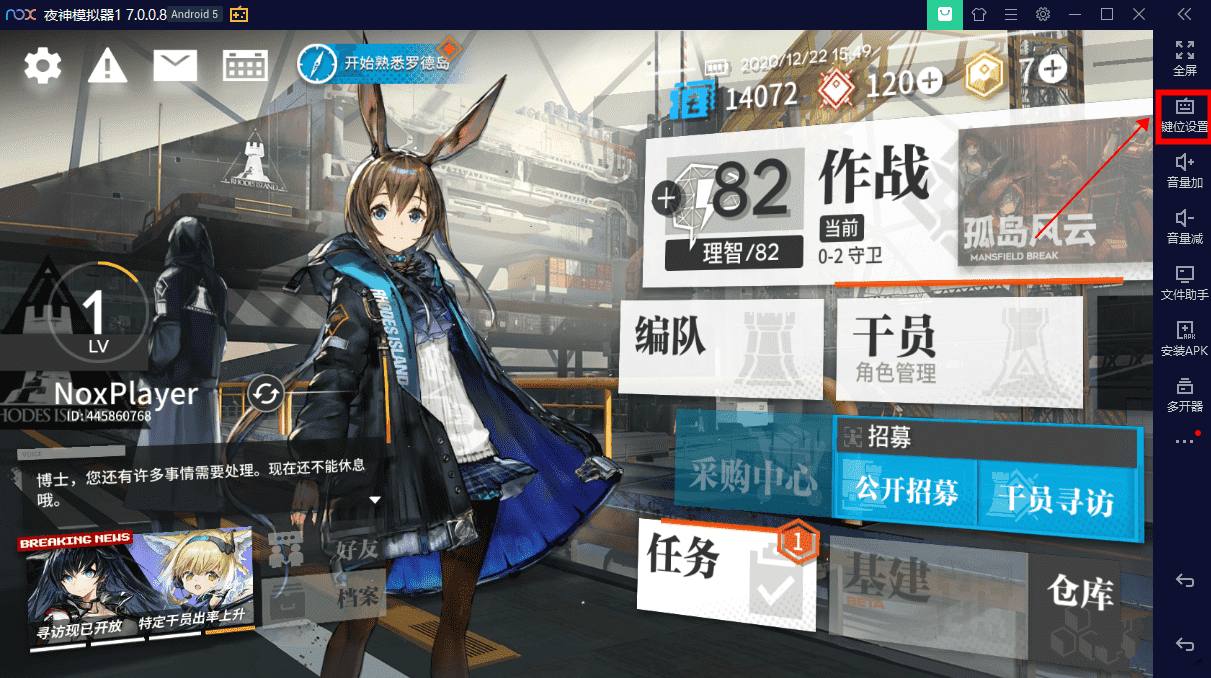Open the 编队 squad menu
The width and height of the screenshot is (1211, 678).
(720, 345)
